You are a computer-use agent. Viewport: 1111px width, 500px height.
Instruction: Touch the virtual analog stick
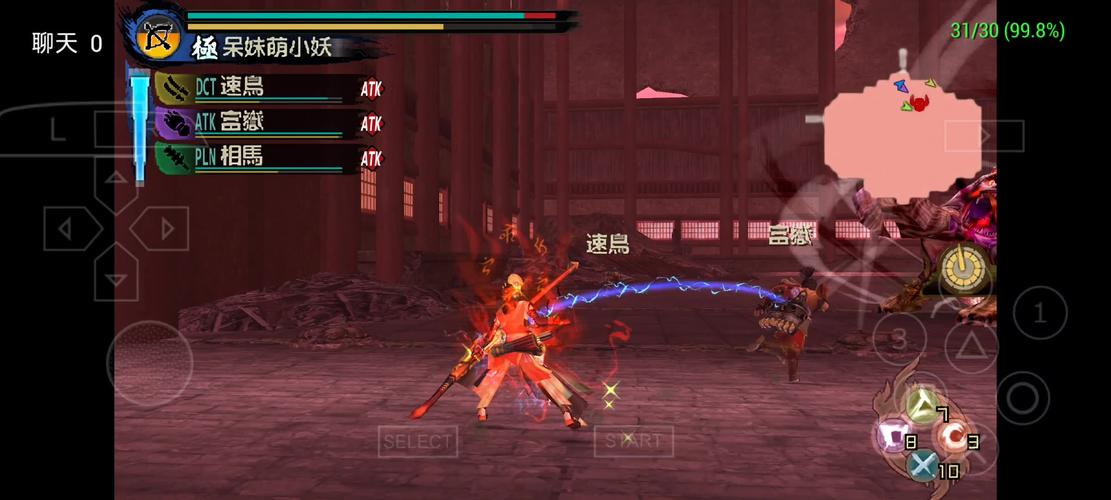(150, 364)
